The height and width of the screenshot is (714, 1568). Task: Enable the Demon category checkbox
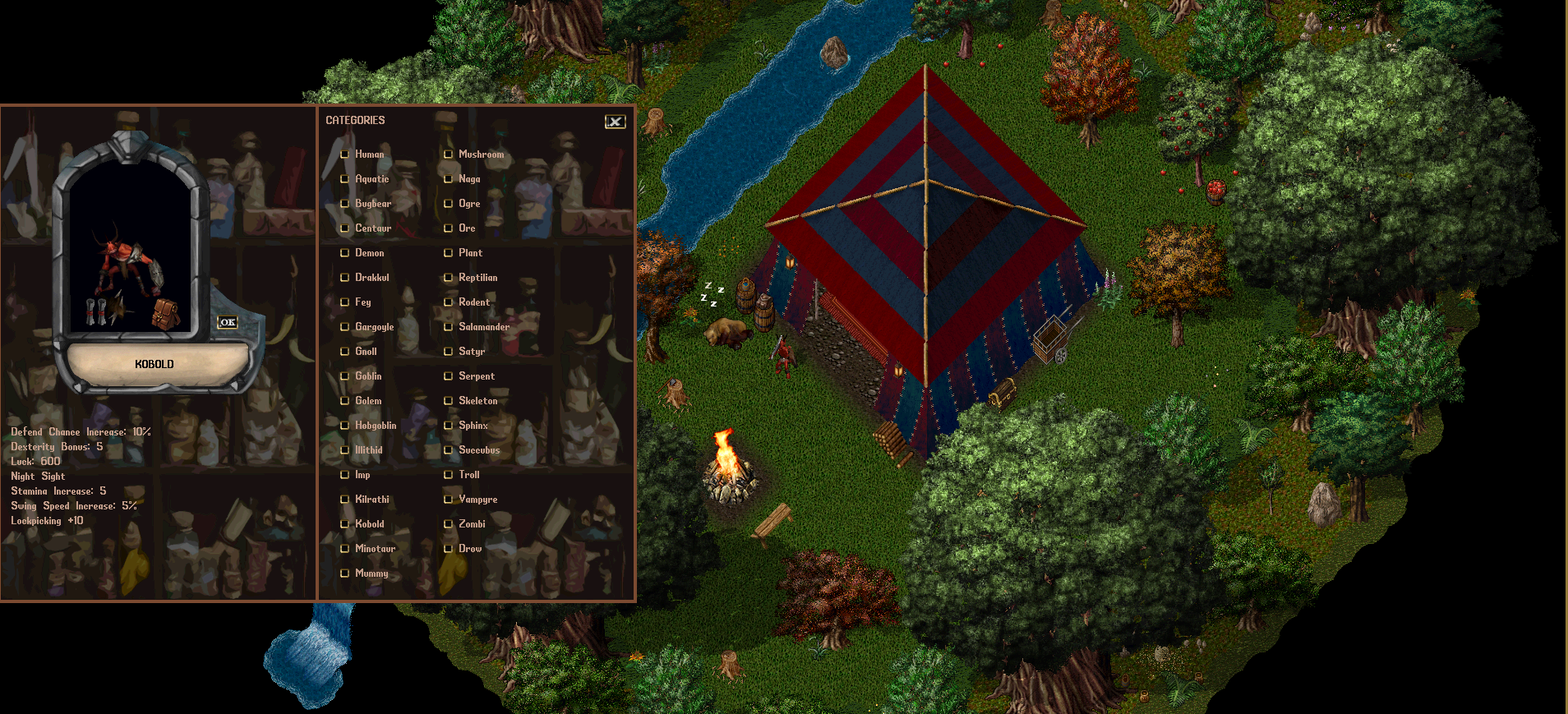(345, 253)
